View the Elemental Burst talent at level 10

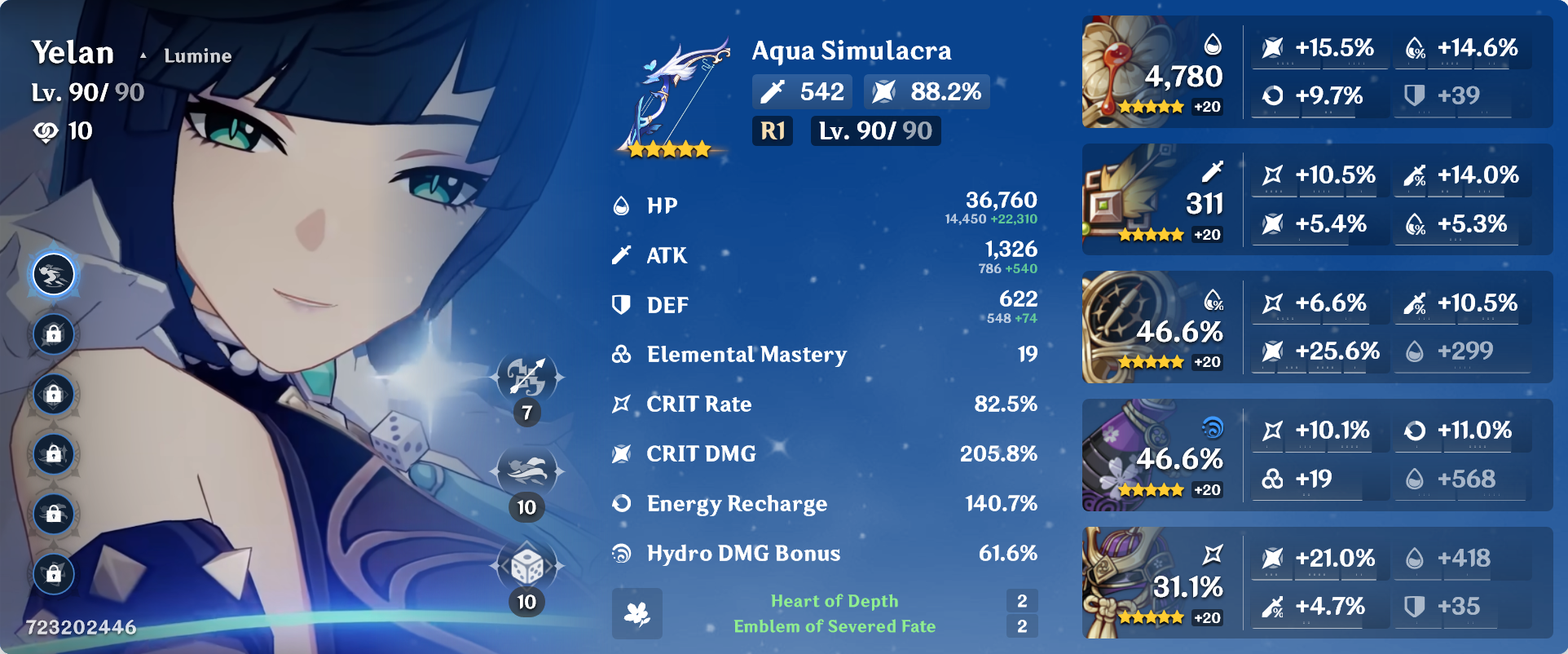click(527, 563)
